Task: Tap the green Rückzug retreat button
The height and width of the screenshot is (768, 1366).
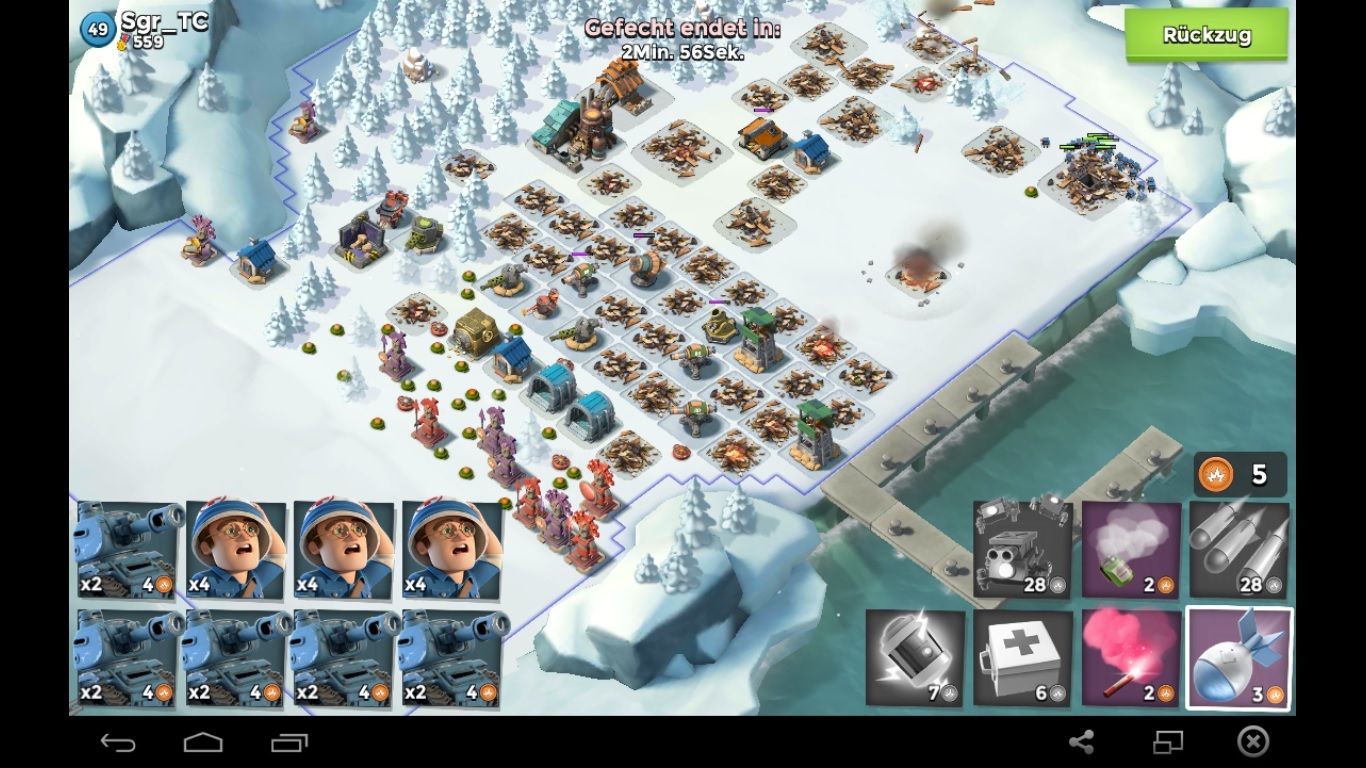Action: click(x=1206, y=36)
